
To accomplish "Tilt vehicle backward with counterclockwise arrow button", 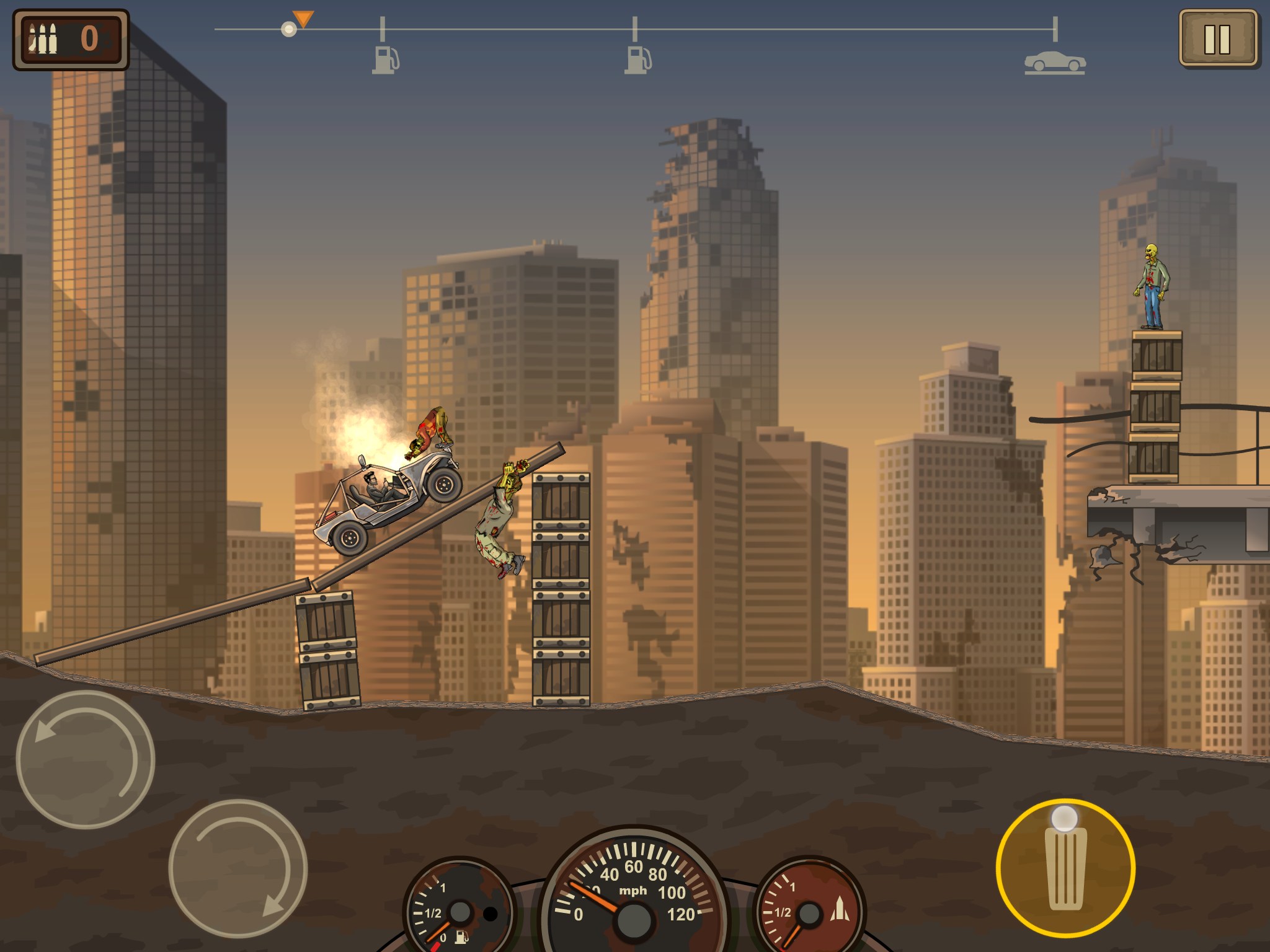I will coord(85,759).
